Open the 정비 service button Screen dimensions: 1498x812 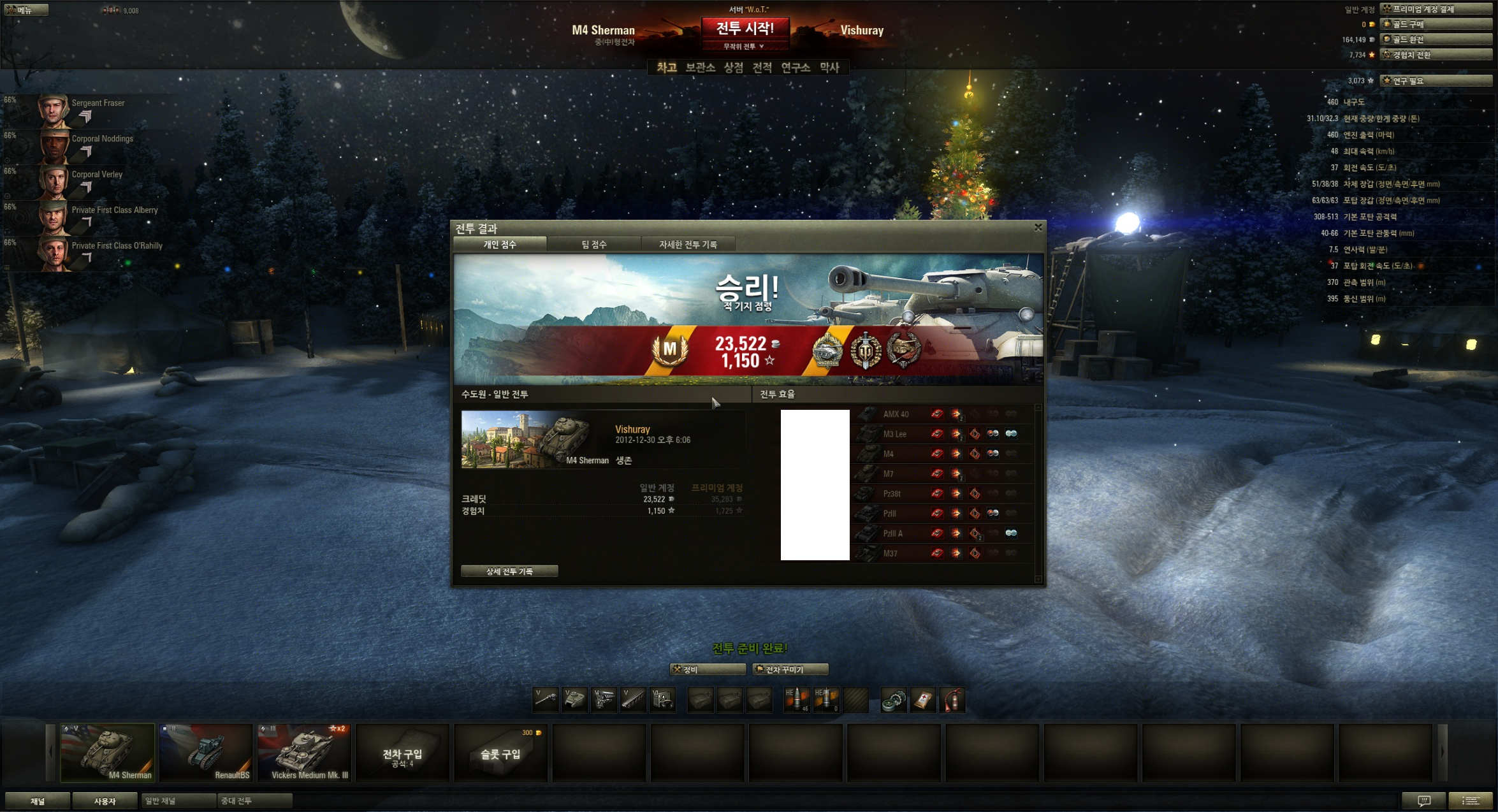(x=708, y=669)
